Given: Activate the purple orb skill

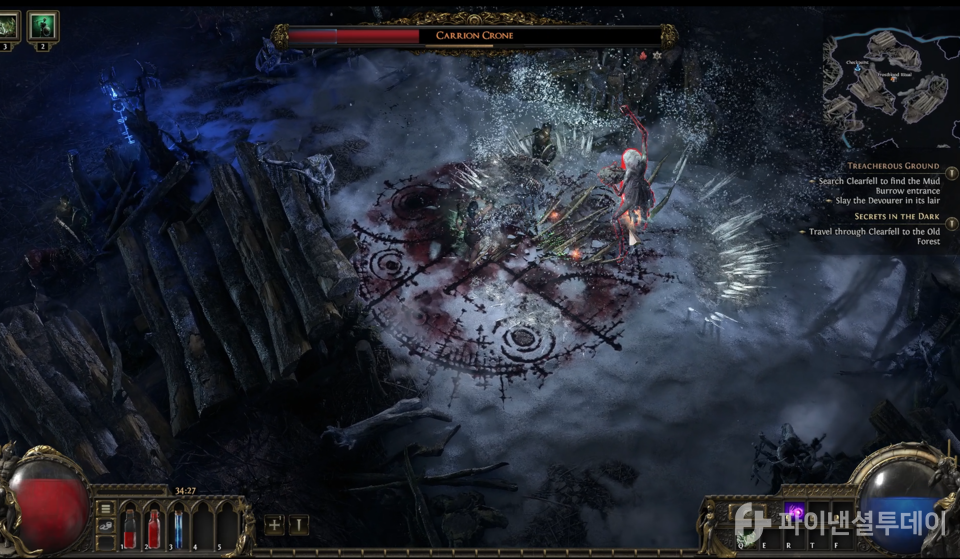Looking at the screenshot, I should [796, 513].
